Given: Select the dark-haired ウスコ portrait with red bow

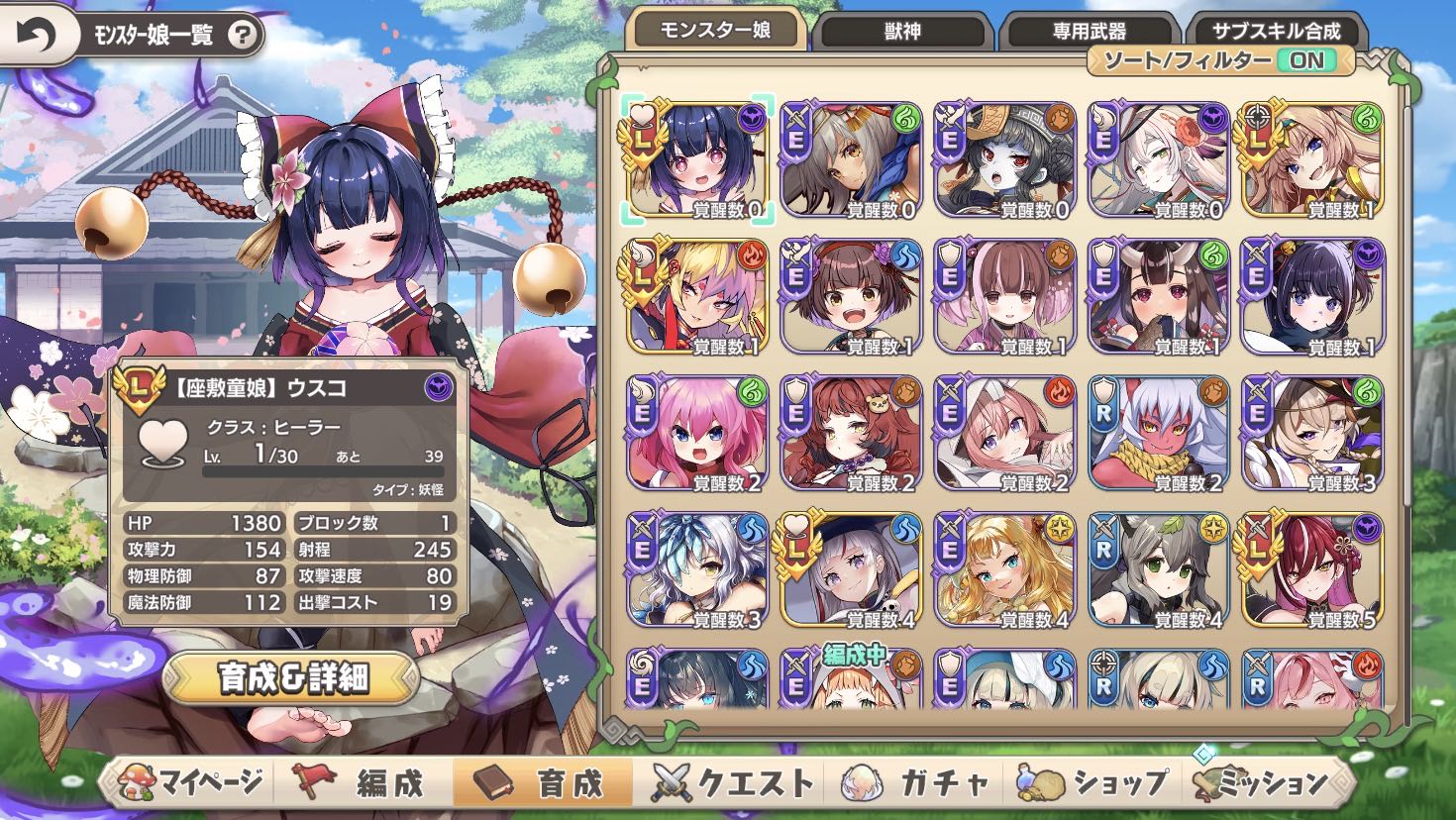Looking at the screenshot, I should pyautogui.click(x=697, y=160).
